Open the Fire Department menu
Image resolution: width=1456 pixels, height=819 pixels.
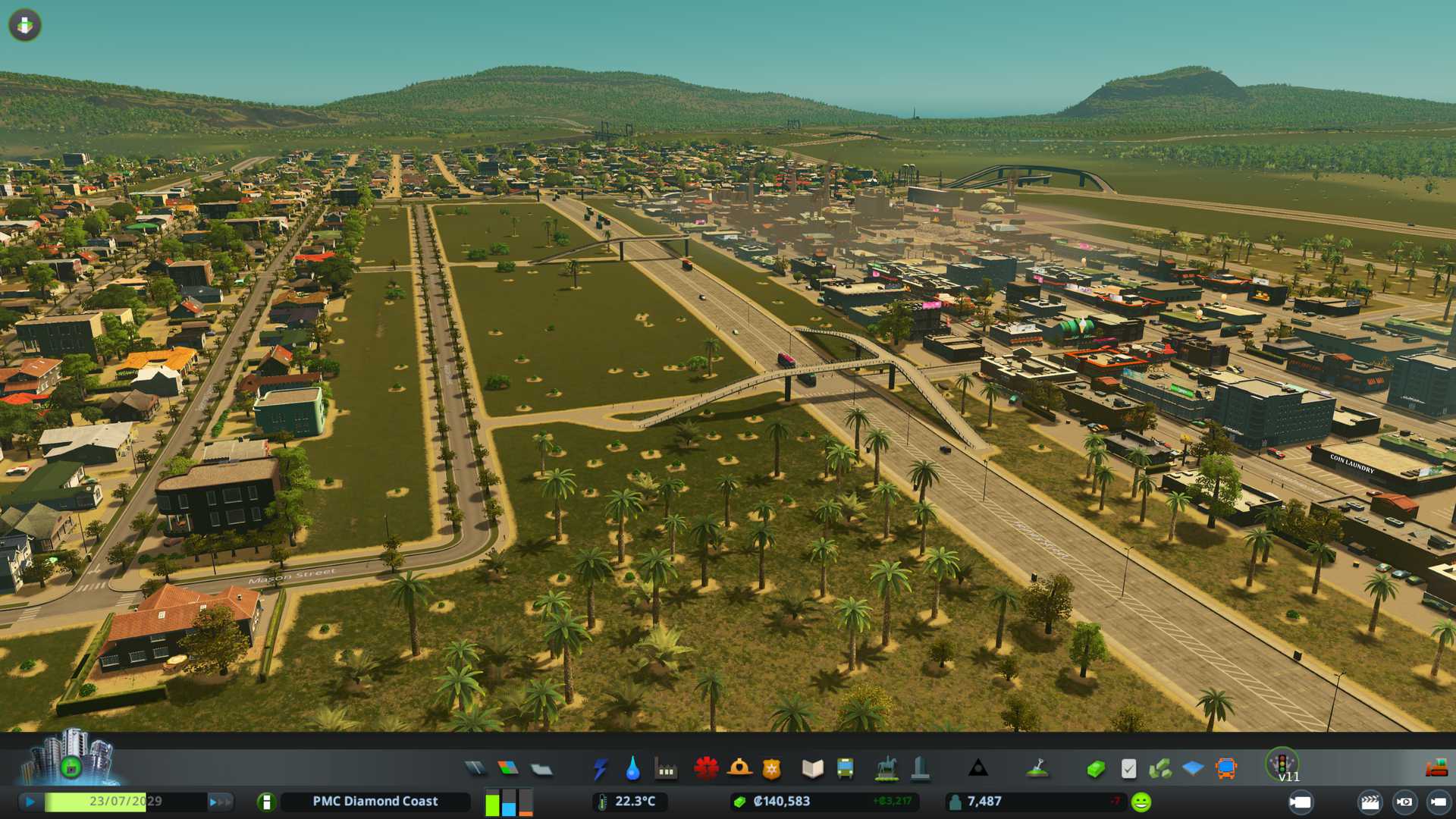coord(739,768)
